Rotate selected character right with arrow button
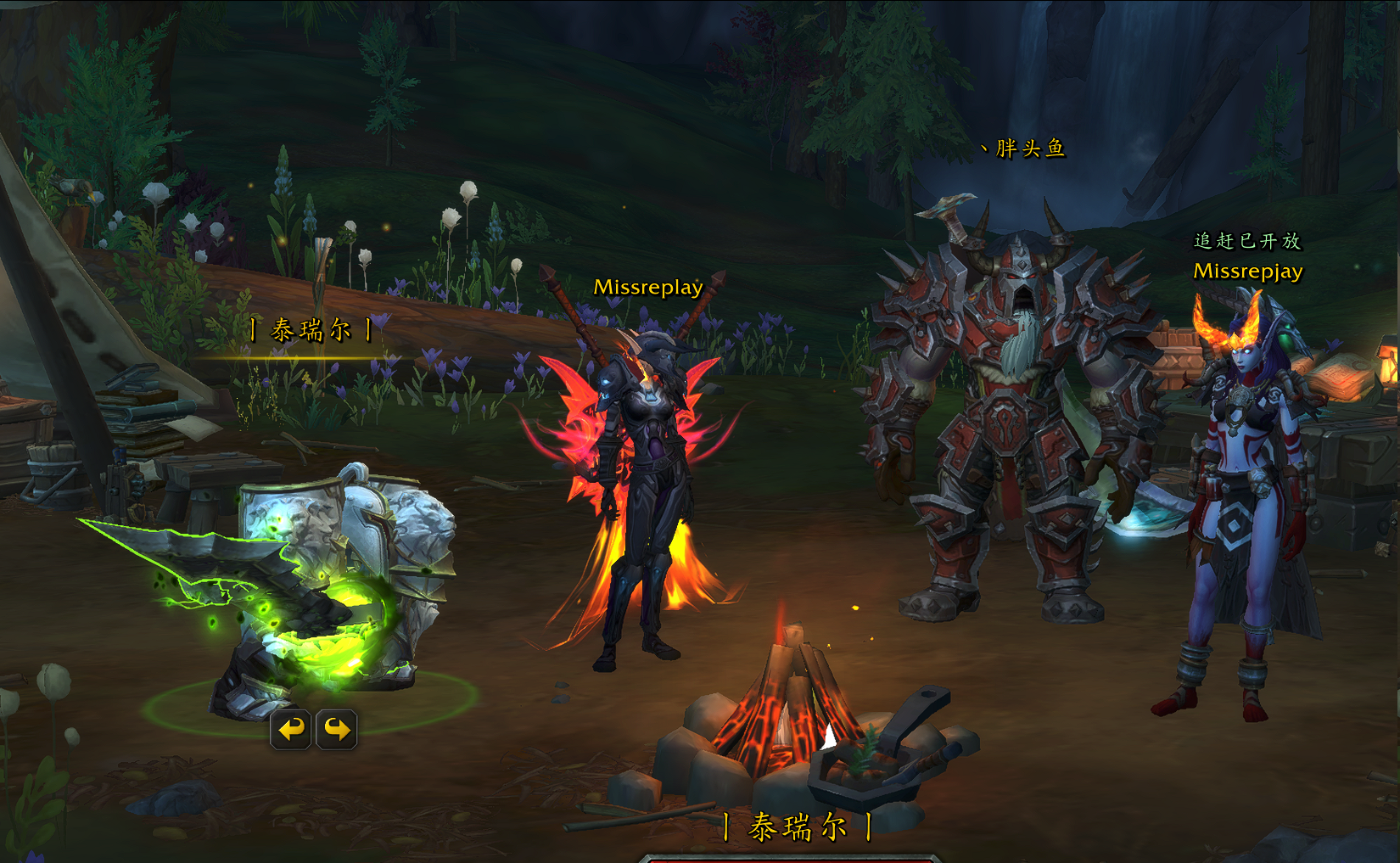This screenshot has width=1400, height=863. pyautogui.click(x=337, y=729)
